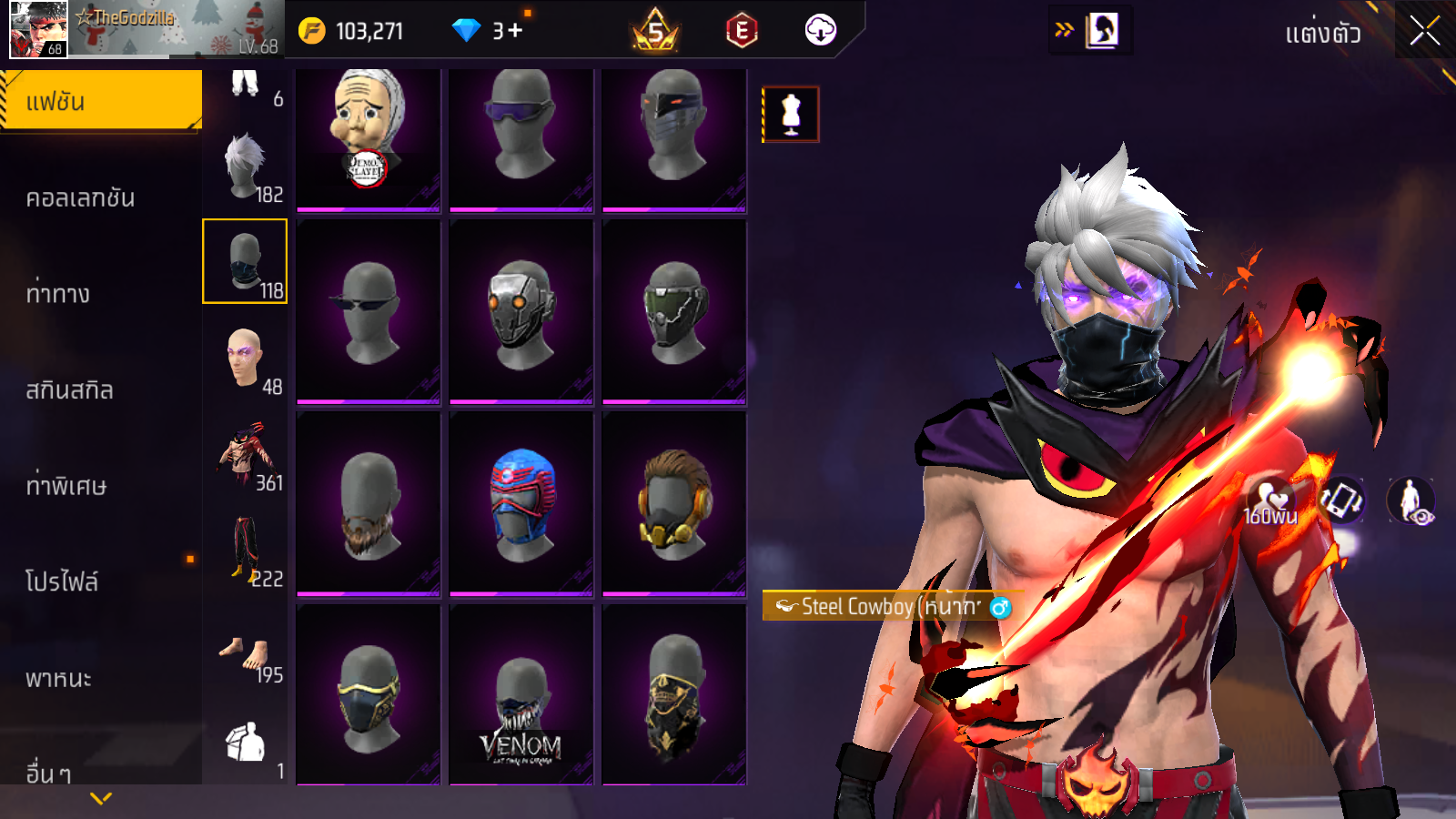Select the white hair category

(245, 166)
